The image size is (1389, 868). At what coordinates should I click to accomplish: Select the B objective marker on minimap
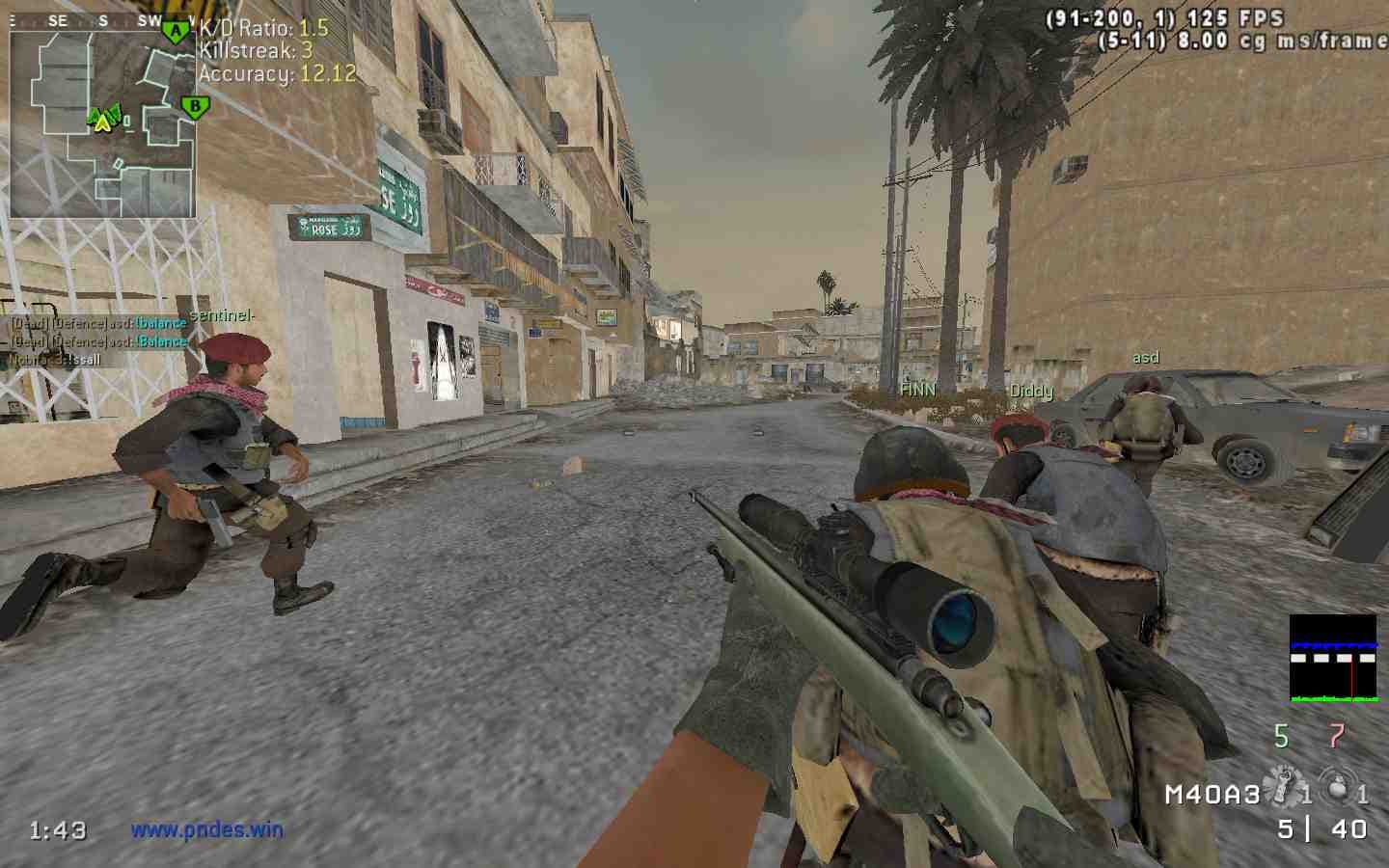click(x=195, y=105)
